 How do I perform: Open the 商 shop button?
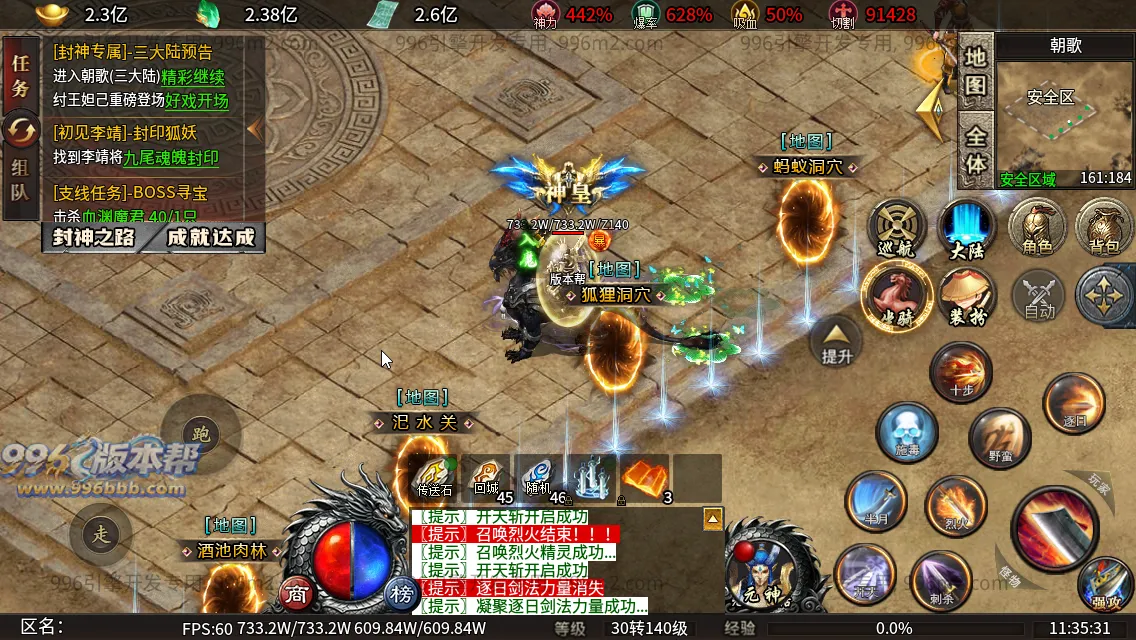pos(295,593)
